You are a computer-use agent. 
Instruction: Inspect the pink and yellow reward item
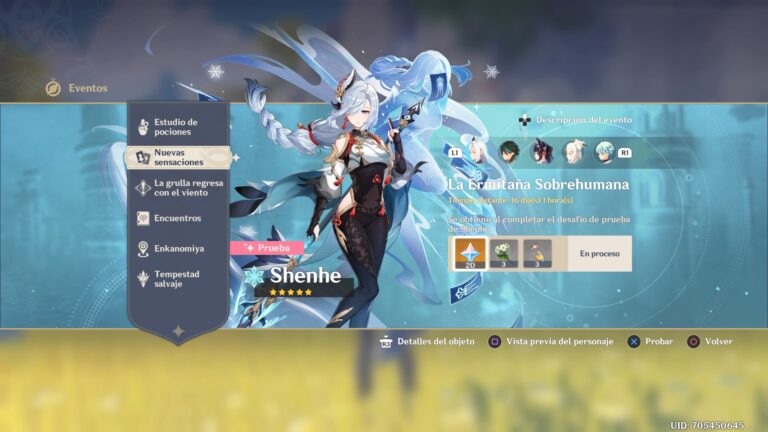[x=537, y=253]
